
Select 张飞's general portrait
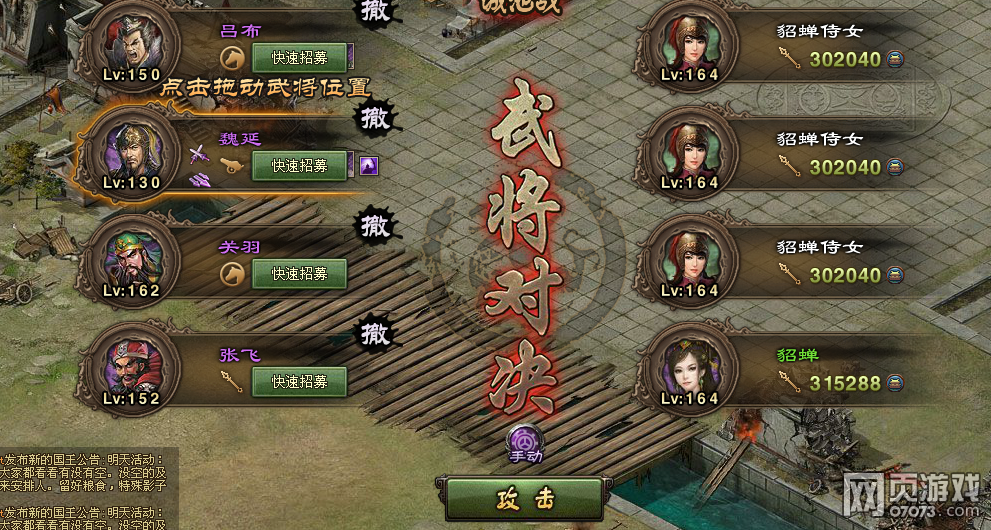pos(130,370)
